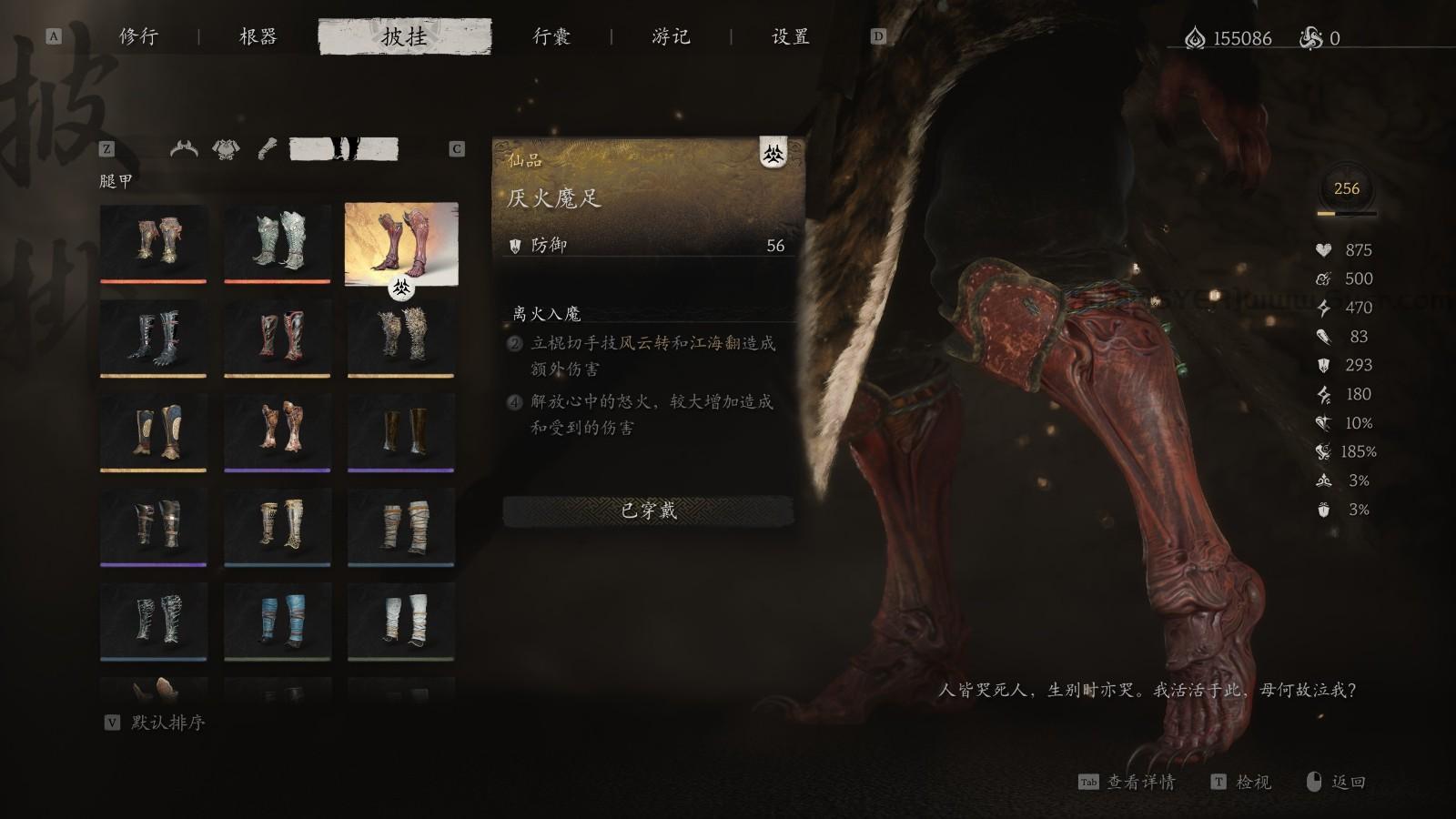
Task: Open the 设置 menu
Action: [788, 37]
